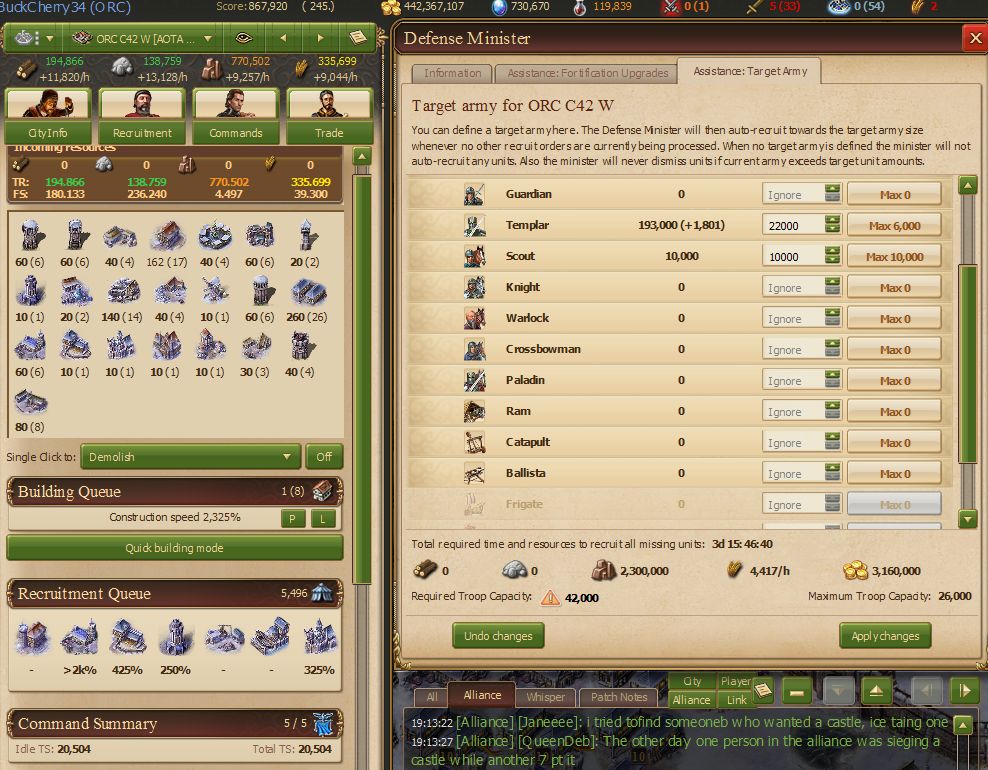Image resolution: width=988 pixels, height=770 pixels.
Task: Close the Defense Minister window
Action: [974, 39]
